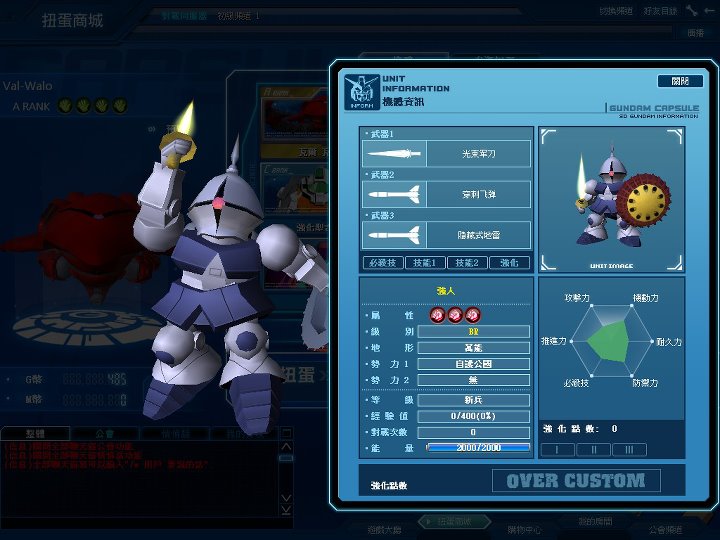The image size is (720, 540).
Task: Open the 技能1 skill tab
Action: (425, 263)
